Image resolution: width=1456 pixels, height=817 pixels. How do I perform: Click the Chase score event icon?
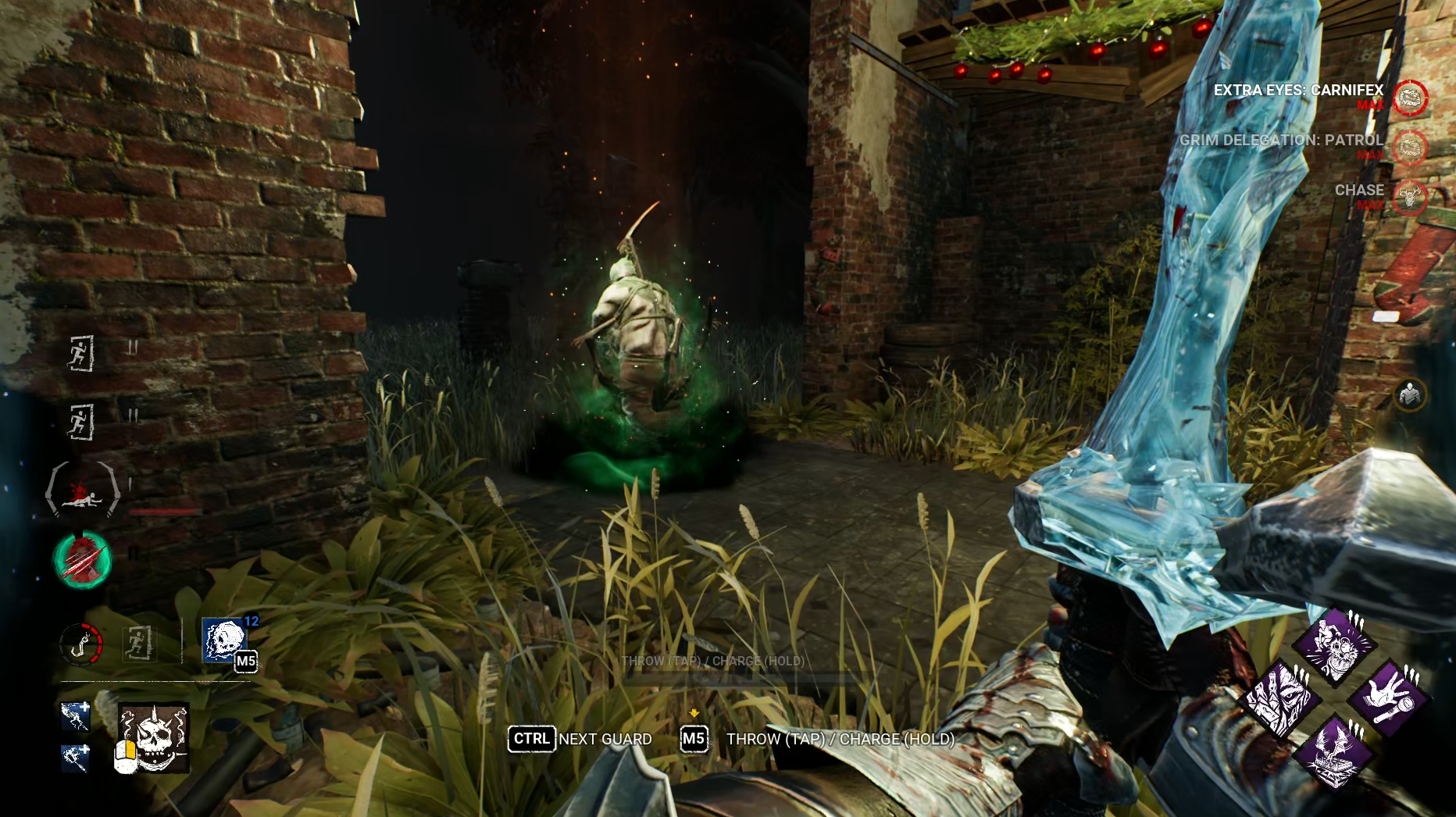coord(1411,197)
